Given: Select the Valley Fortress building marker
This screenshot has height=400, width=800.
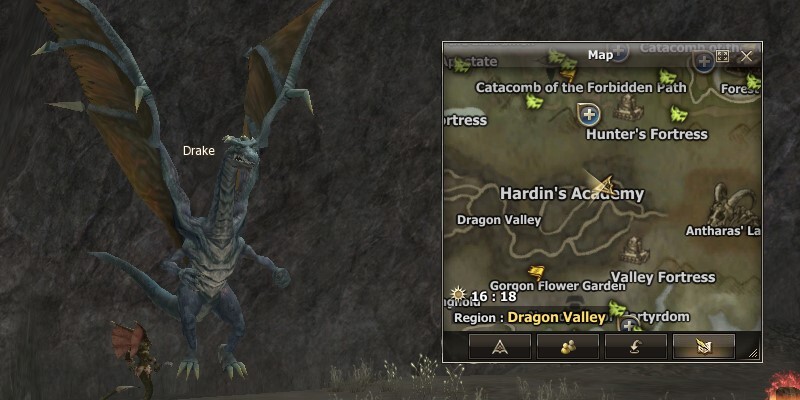Looking at the screenshot, I should click(634, 248).
